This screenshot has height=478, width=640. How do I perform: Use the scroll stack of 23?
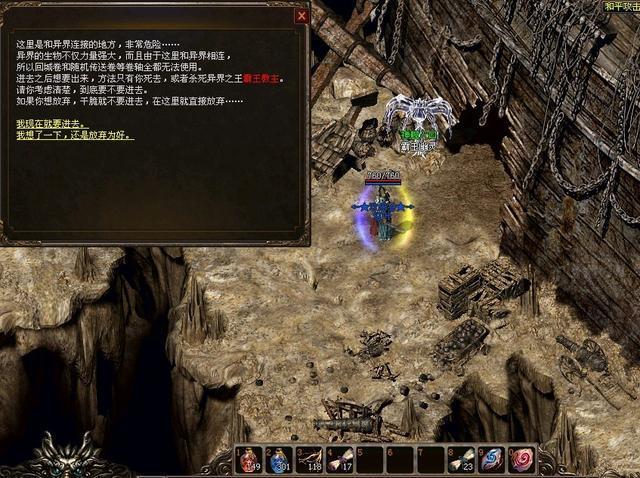click(461, 460)
